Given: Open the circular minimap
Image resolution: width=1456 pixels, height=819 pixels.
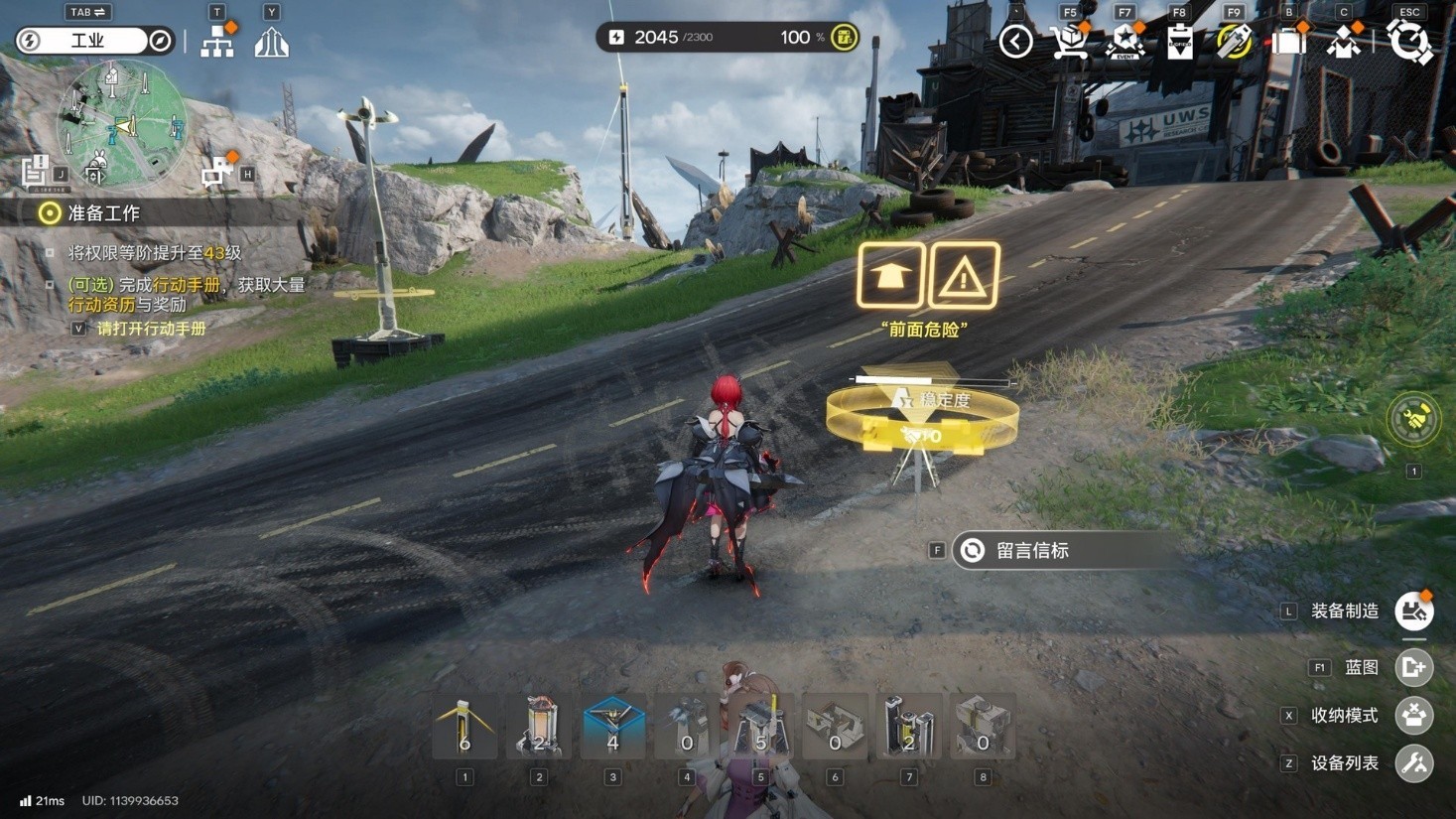Looking at the screenshot, I should click(x=121, y=123).
